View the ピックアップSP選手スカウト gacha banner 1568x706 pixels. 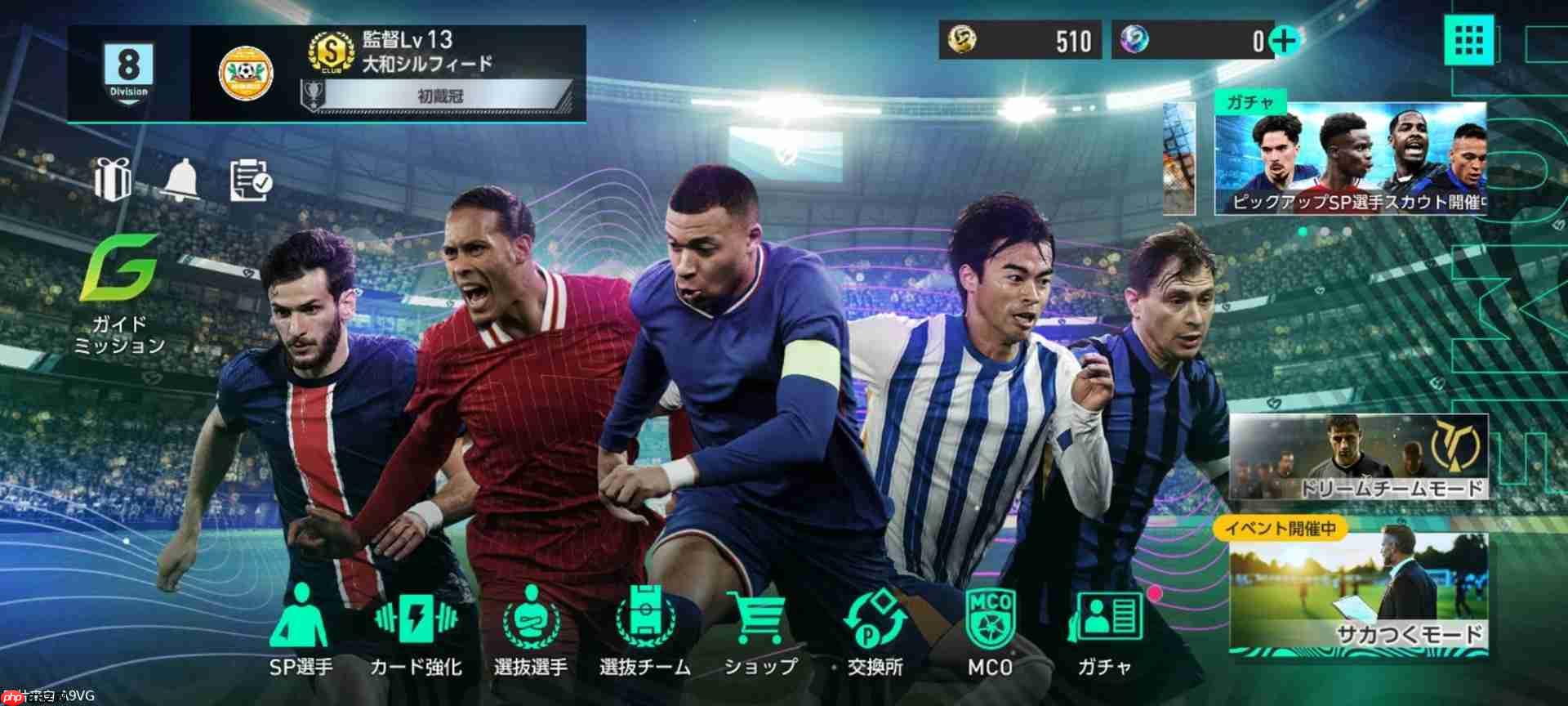point(1349,159)
